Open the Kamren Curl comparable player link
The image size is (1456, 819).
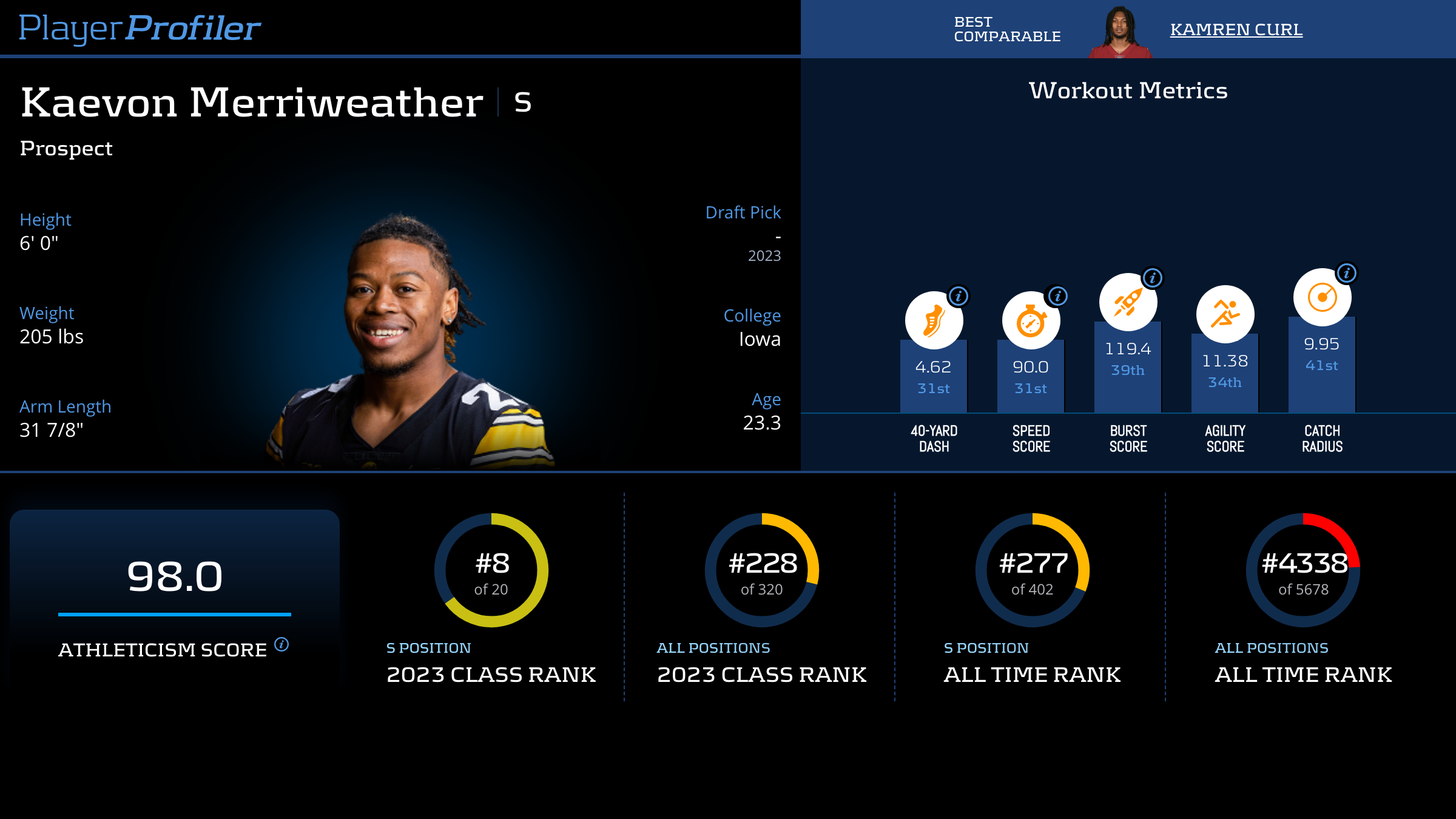(x=1236, y=29)
